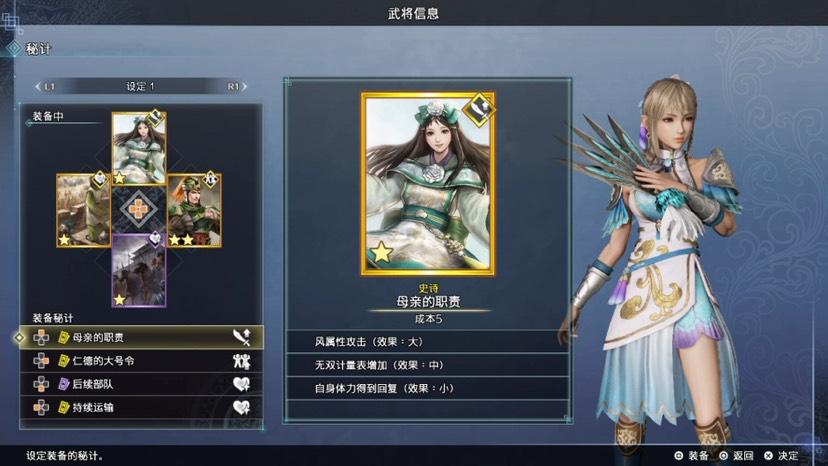This screenshot has height=466, width=828.
Task: Pick the left equipped gold battlefield card
Action: pos(84,210)
